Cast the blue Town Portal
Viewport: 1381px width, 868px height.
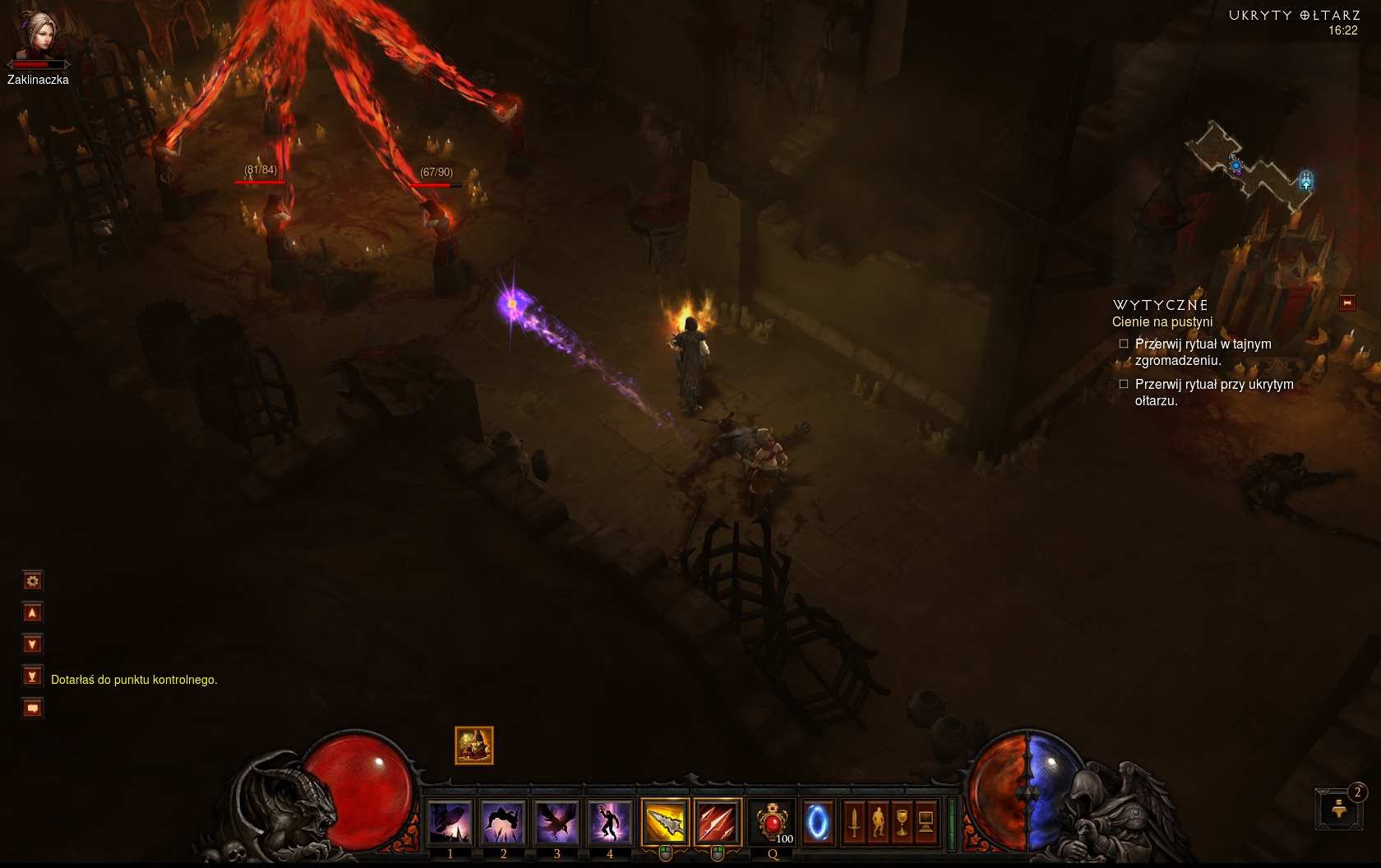[x=817, y=822]
